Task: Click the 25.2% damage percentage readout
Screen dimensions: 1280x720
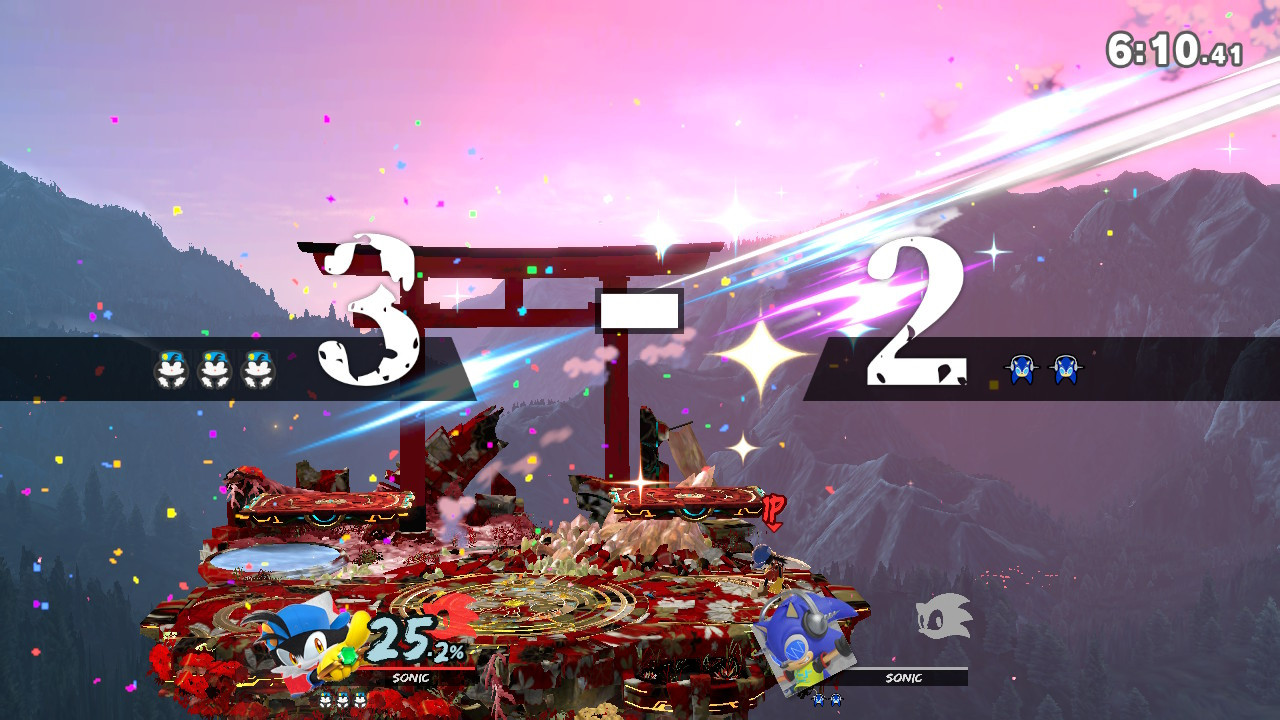Action: [413, 640]
